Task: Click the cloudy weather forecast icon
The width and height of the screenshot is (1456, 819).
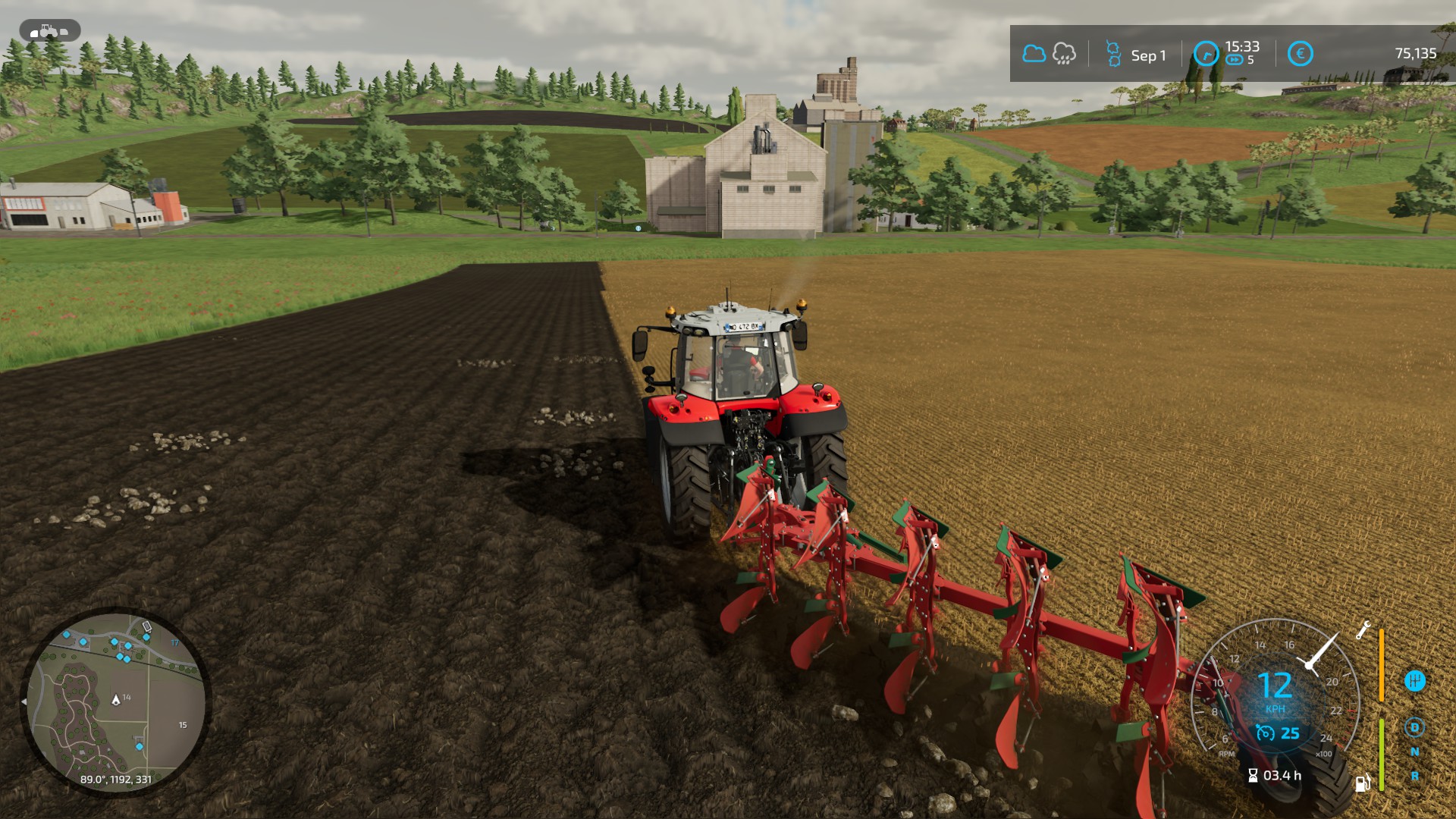Action: [1034, 54]
